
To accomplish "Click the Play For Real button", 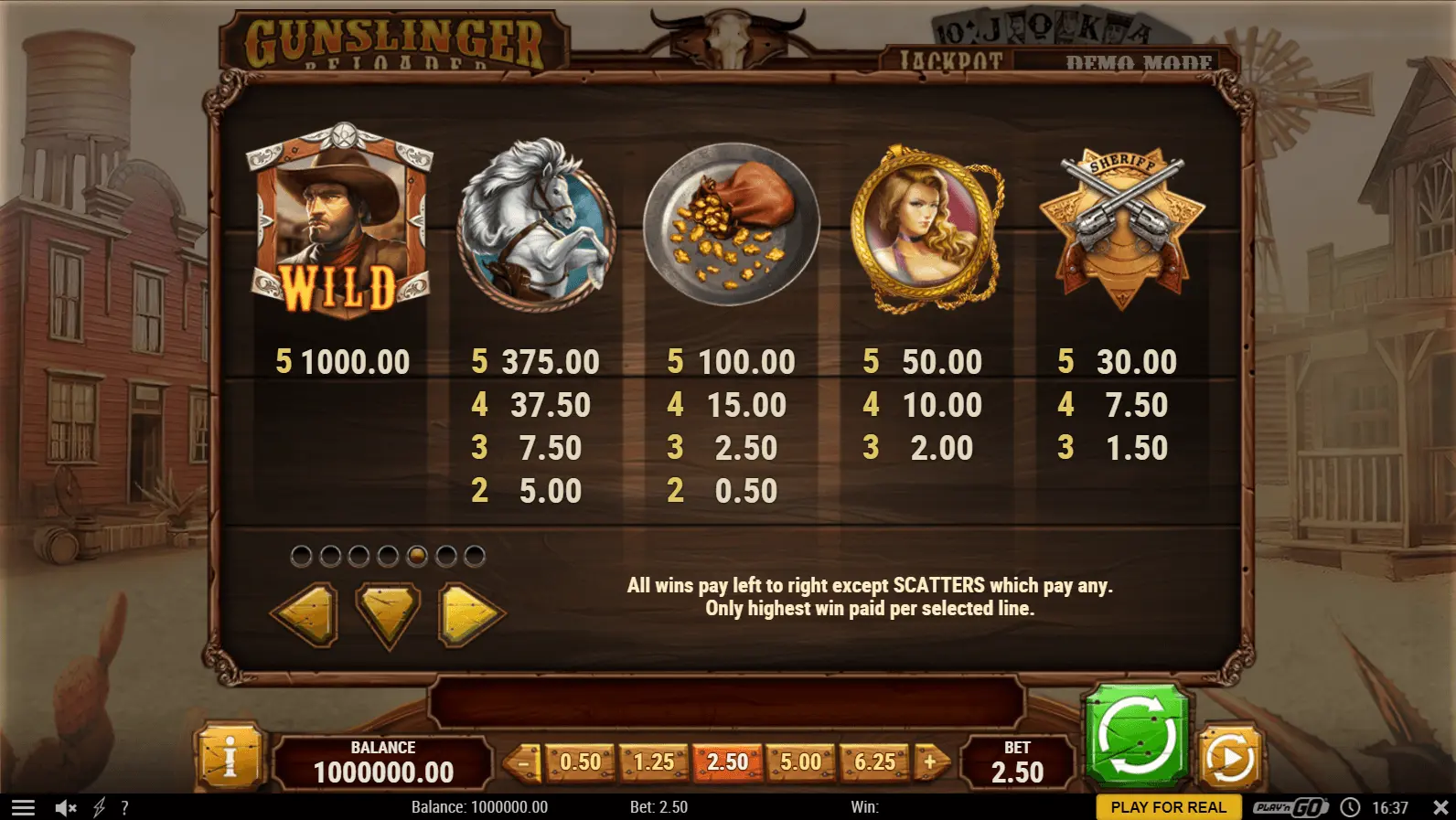I will [1168, 807].
